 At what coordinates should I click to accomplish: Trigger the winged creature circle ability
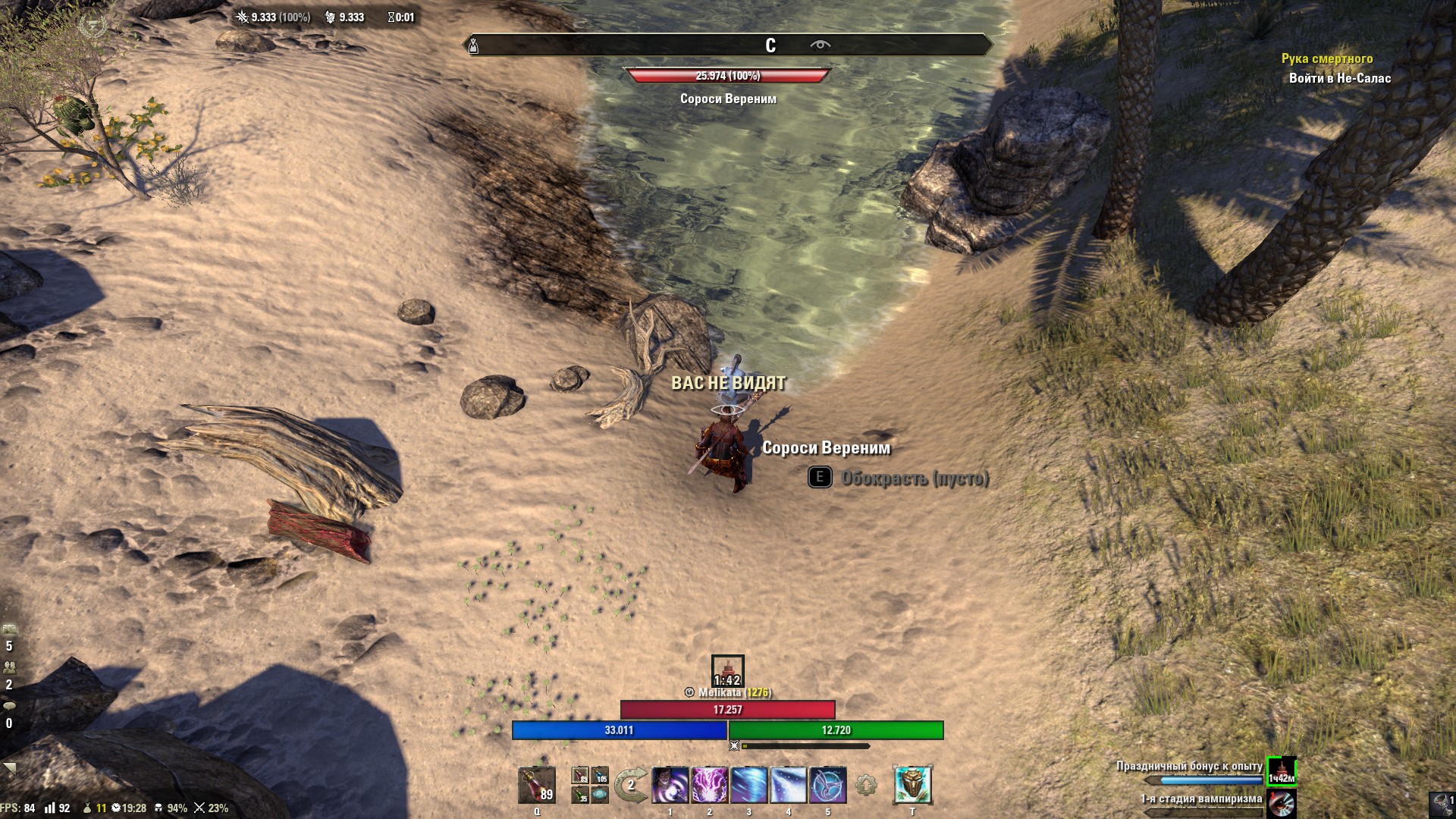point(828,785)
